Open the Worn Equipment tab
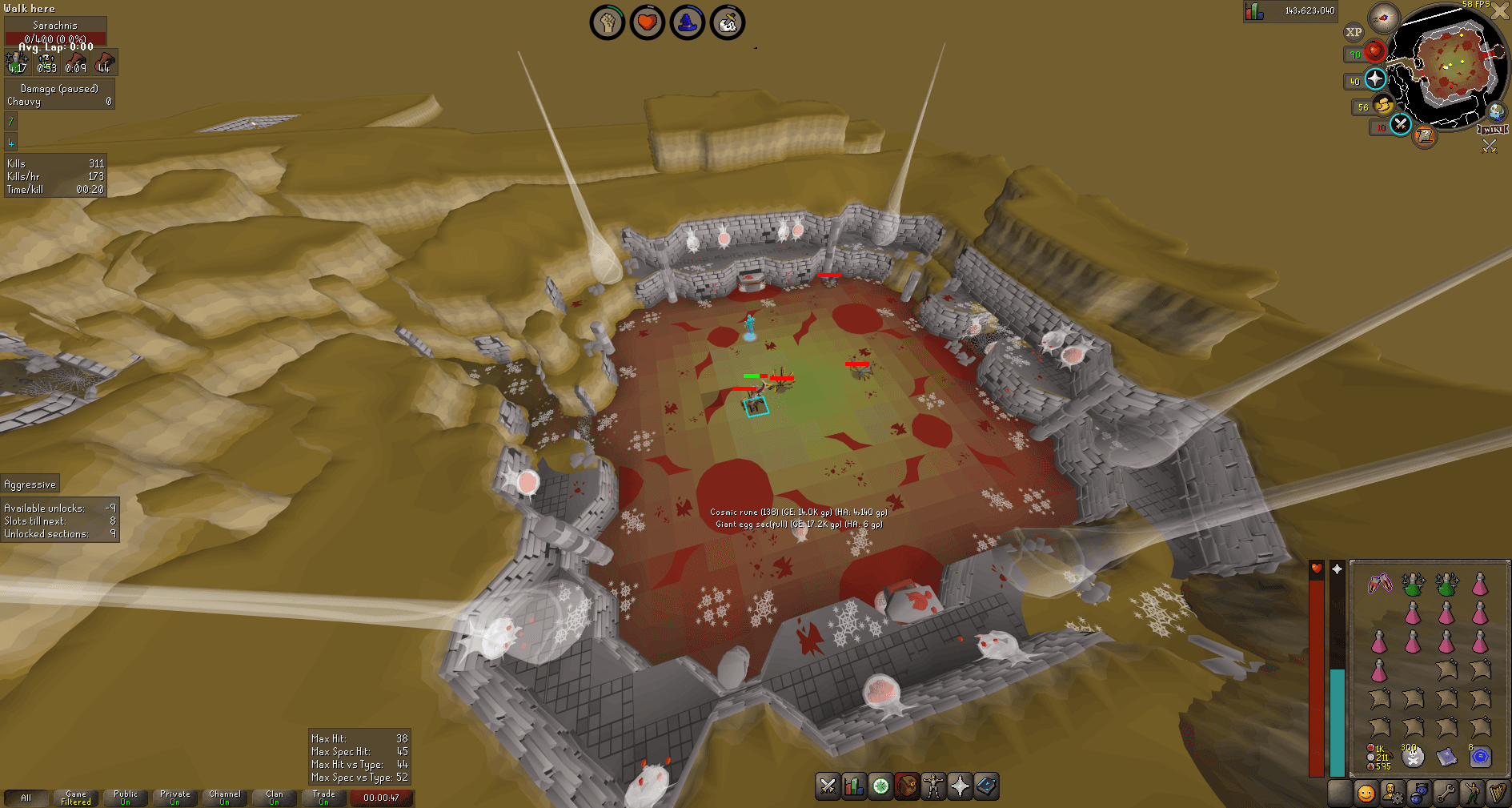 [x=933, y=787]
